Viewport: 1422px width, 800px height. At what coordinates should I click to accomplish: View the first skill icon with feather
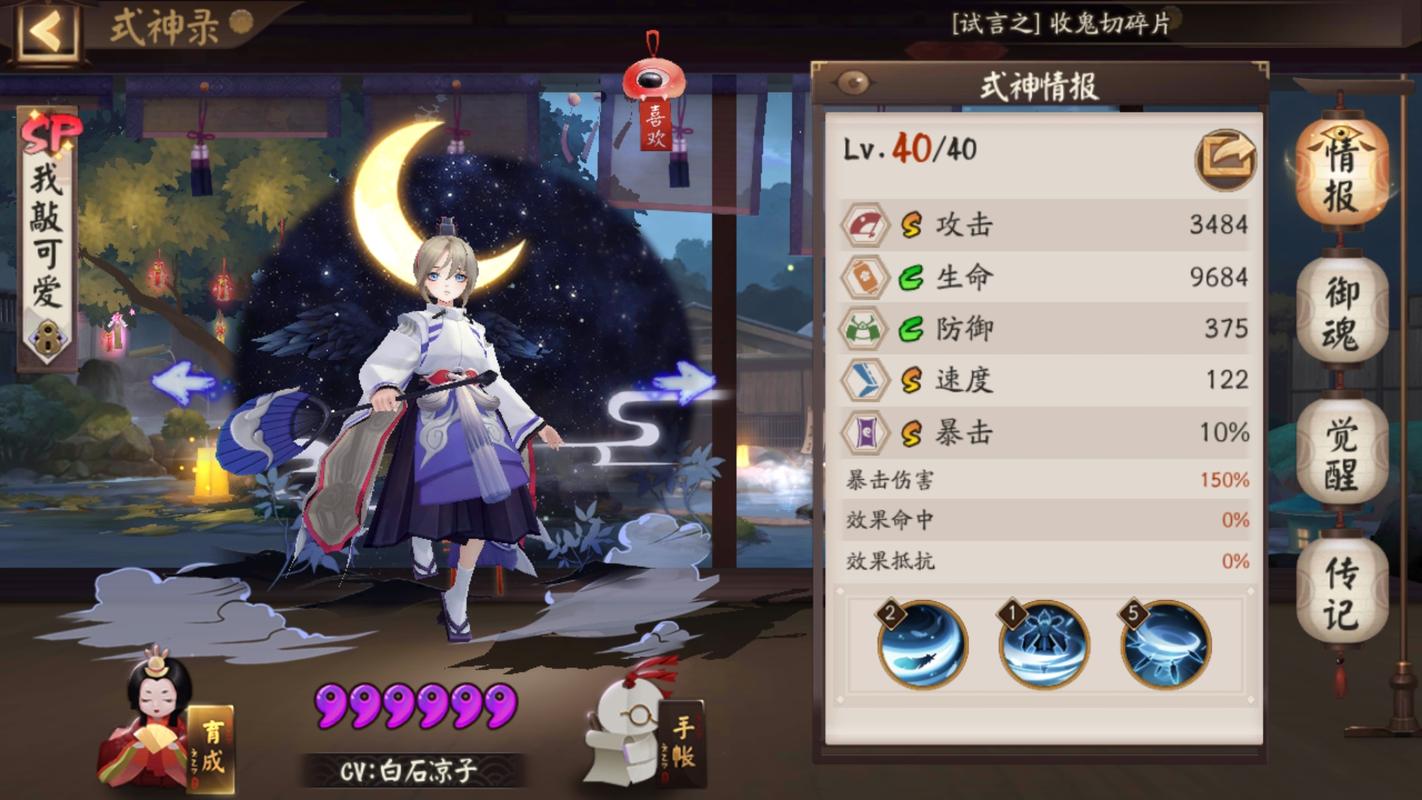click(922, 643)
